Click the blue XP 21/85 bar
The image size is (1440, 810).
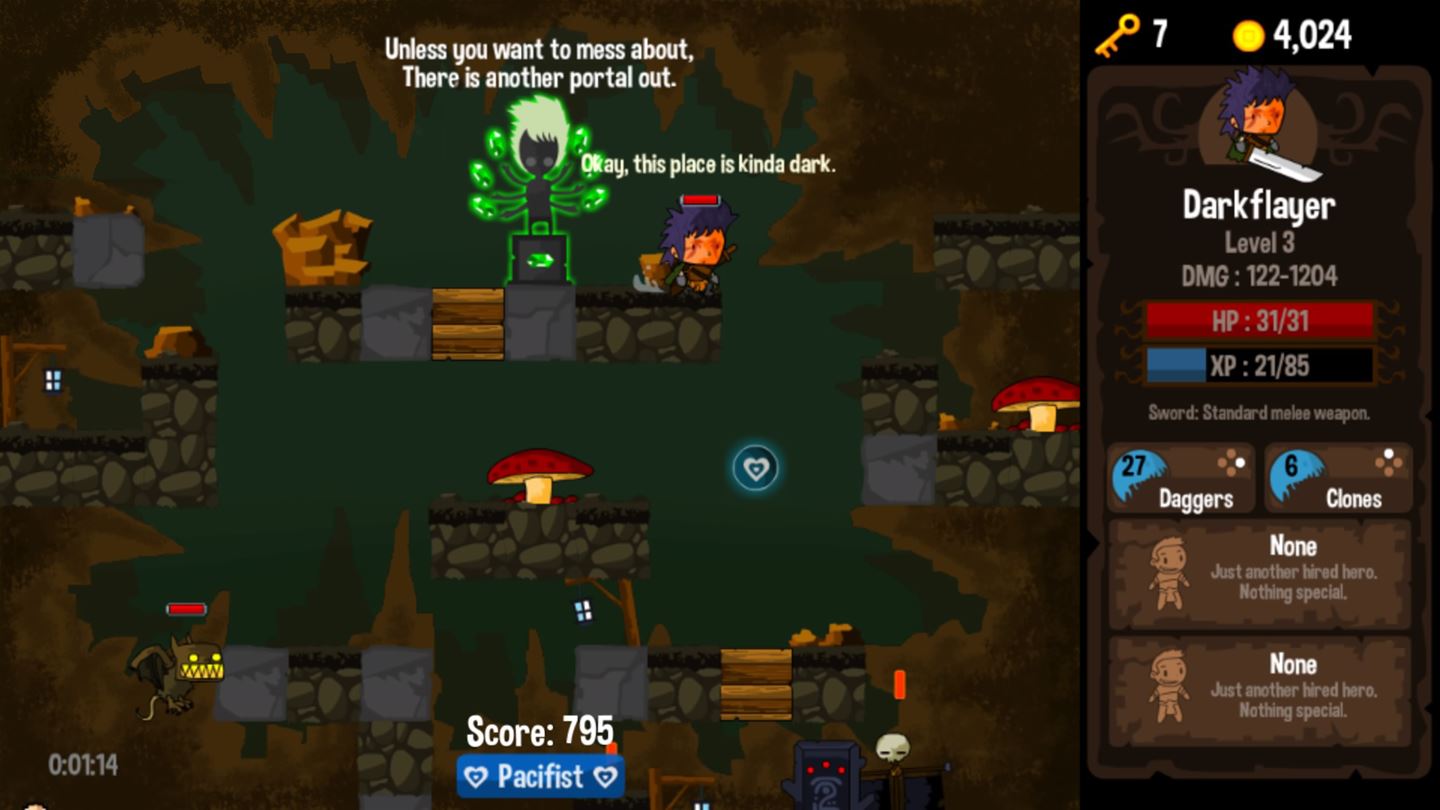(1259, 366)
